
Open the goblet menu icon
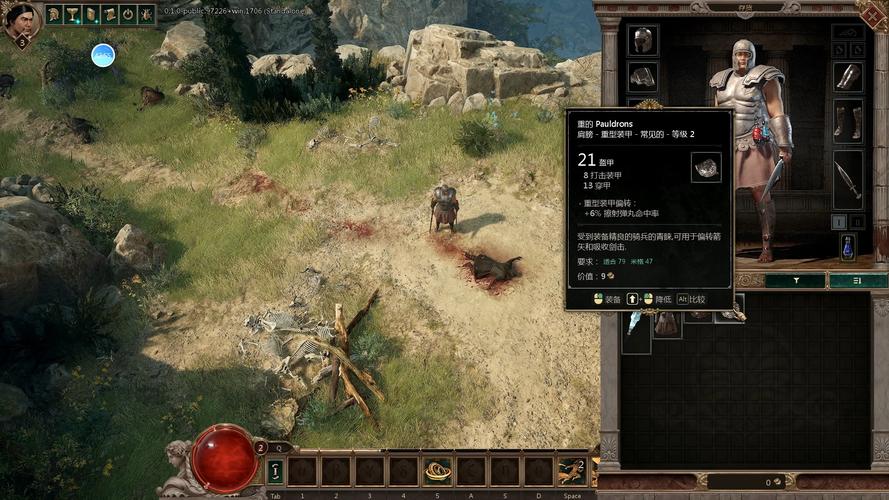pyautogui.click(x=73, y=14)
